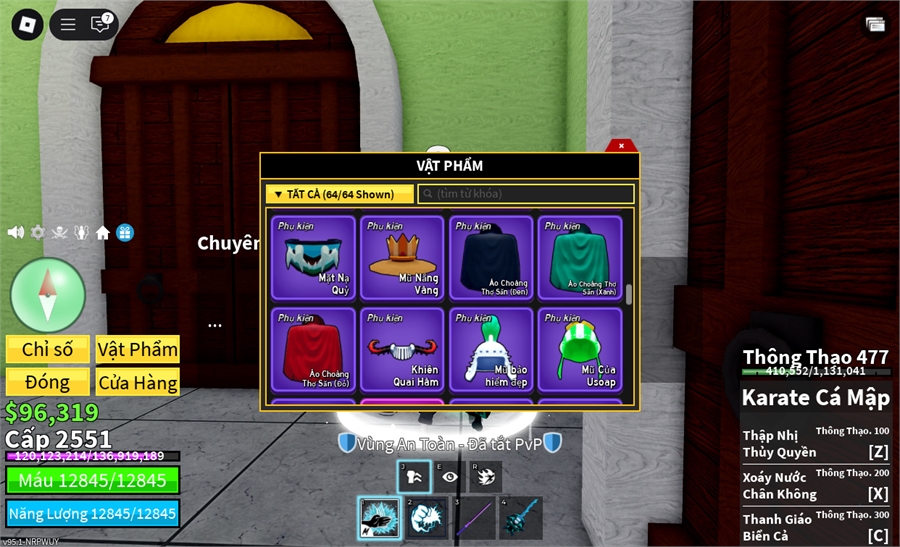
Task: Open the Roblox chat icon
Action: point(100,25)
